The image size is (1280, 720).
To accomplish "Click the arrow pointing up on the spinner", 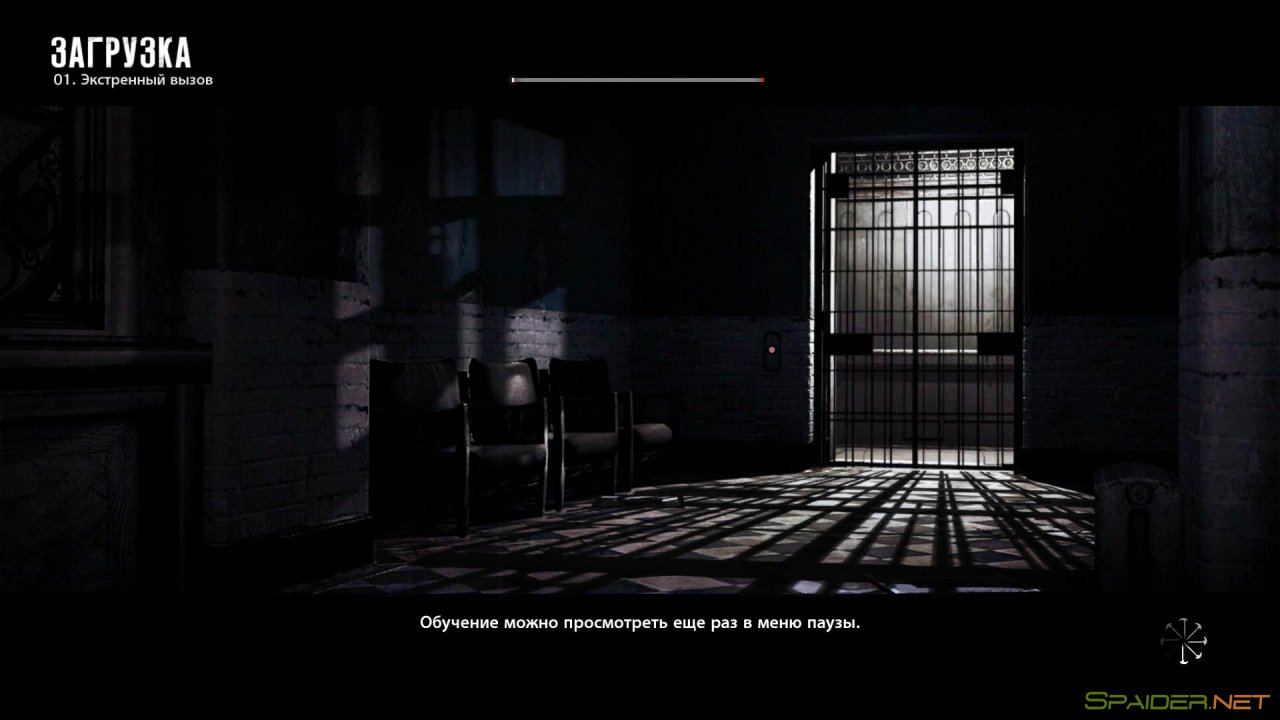I will tap(1184, 622).
